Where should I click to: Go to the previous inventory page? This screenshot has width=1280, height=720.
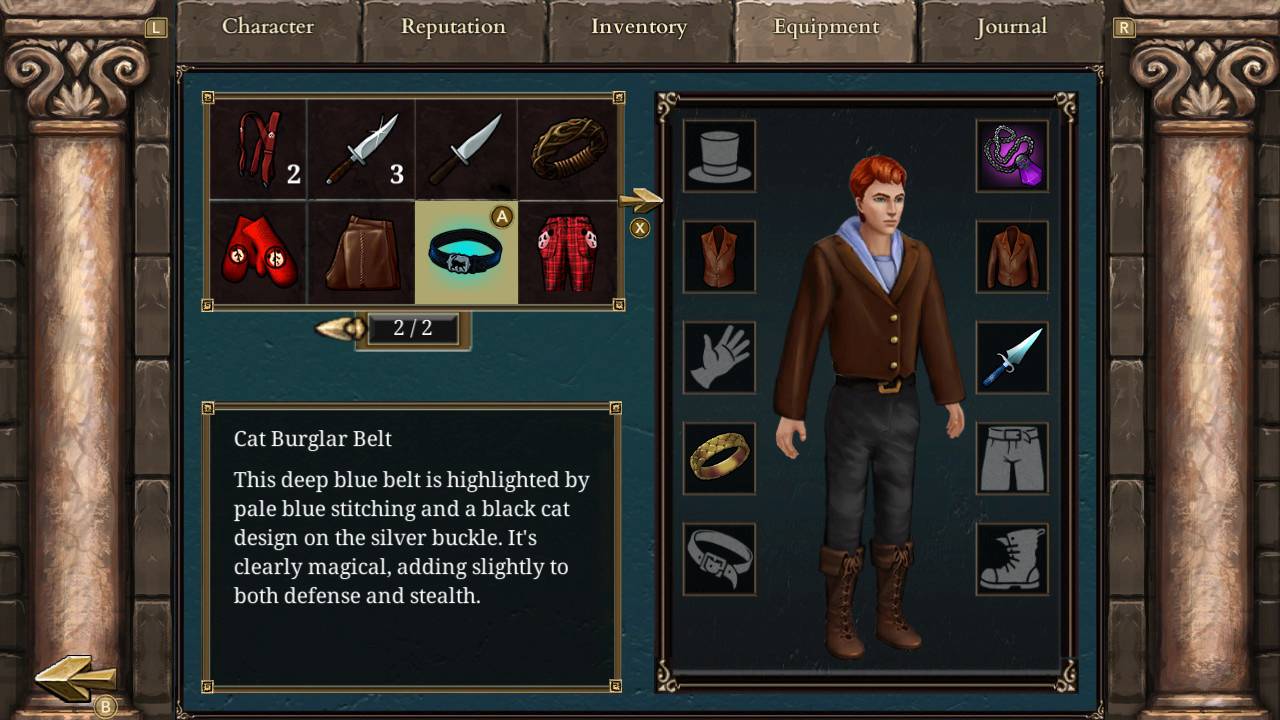tap(340, 328)
